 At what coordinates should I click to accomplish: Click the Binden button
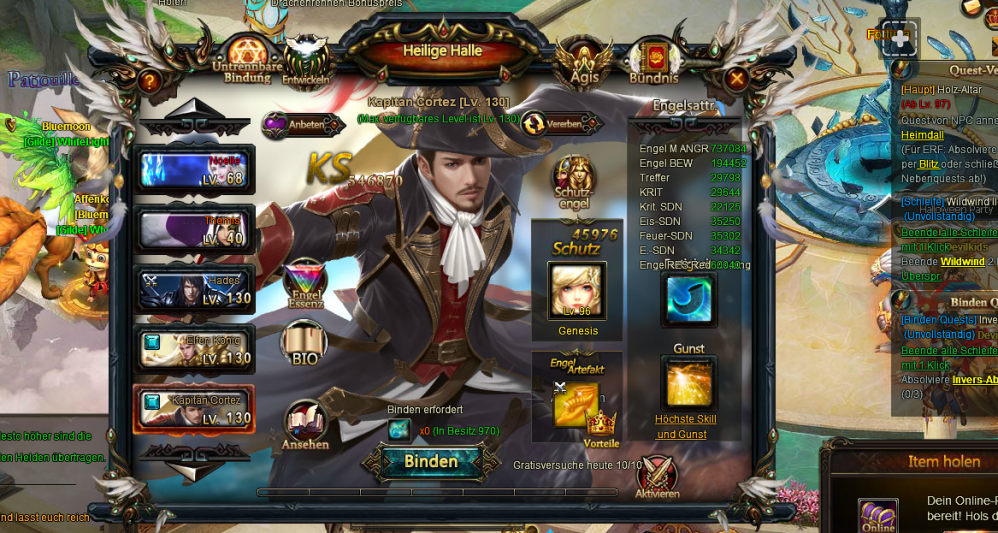[431, 461]
